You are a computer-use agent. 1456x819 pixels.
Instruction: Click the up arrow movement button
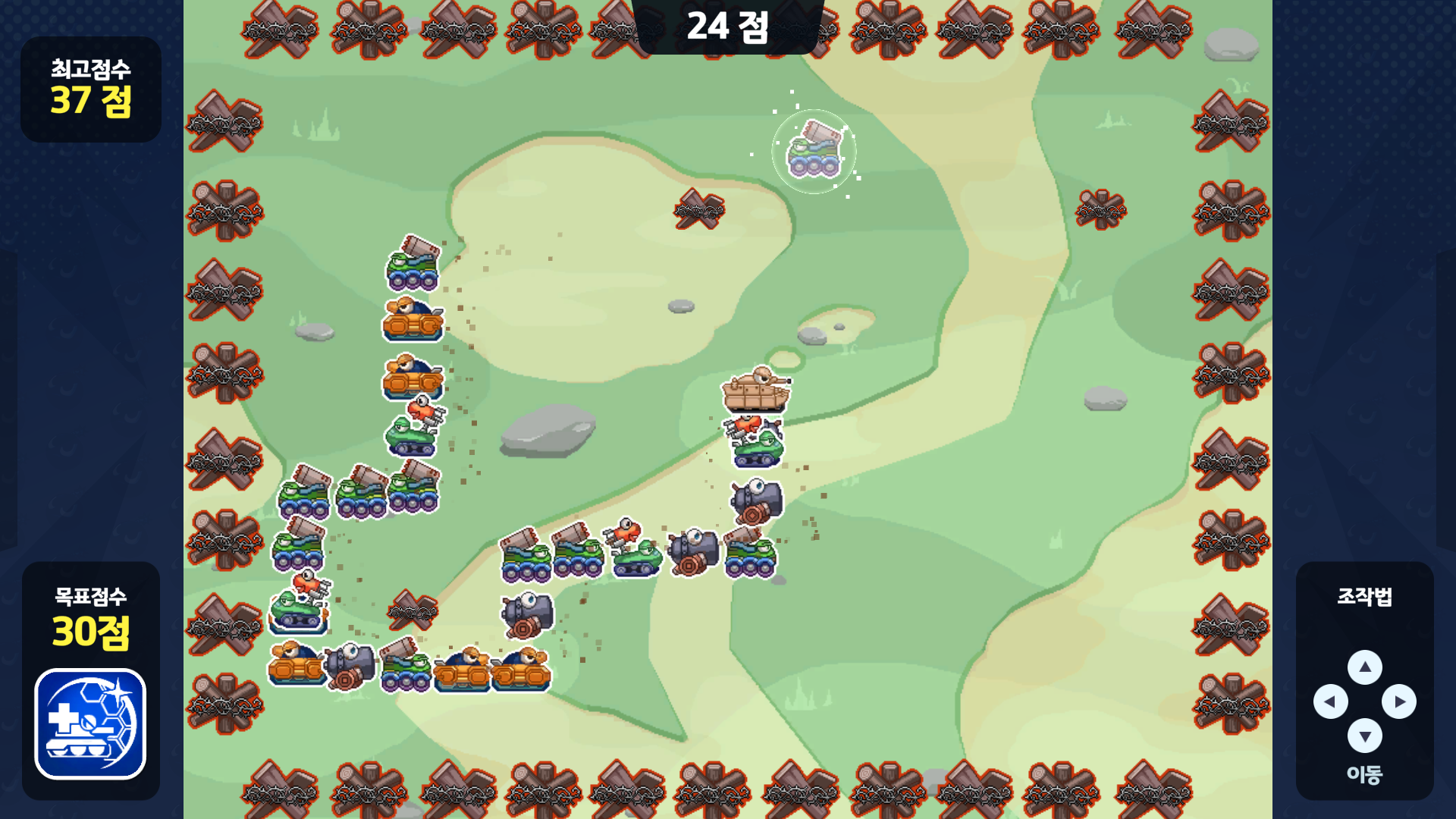pyautogui.click(x=1364, y=667)
